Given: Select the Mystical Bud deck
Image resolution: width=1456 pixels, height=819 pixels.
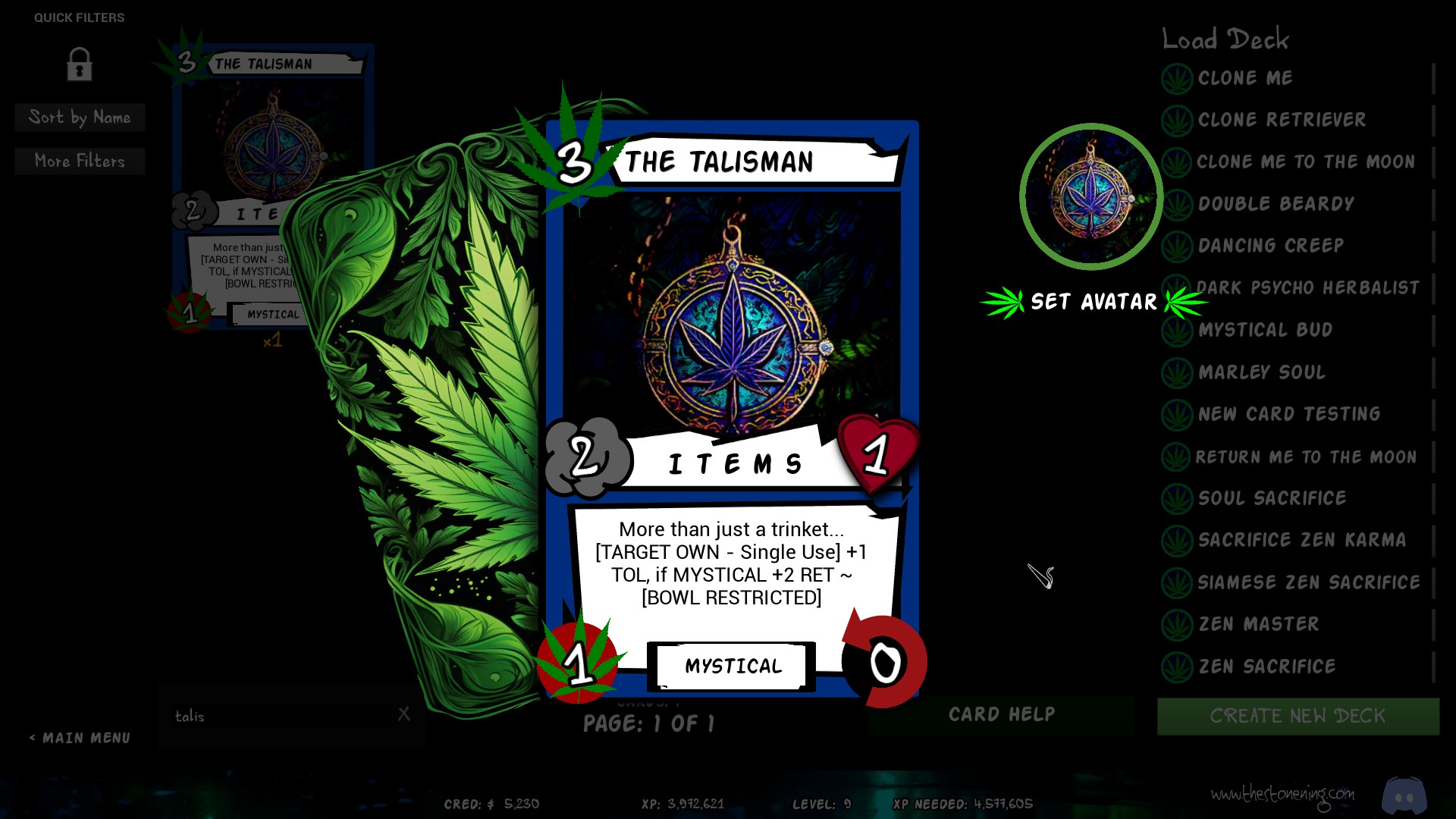Looking at the screenshot, I should (1265, 330).
